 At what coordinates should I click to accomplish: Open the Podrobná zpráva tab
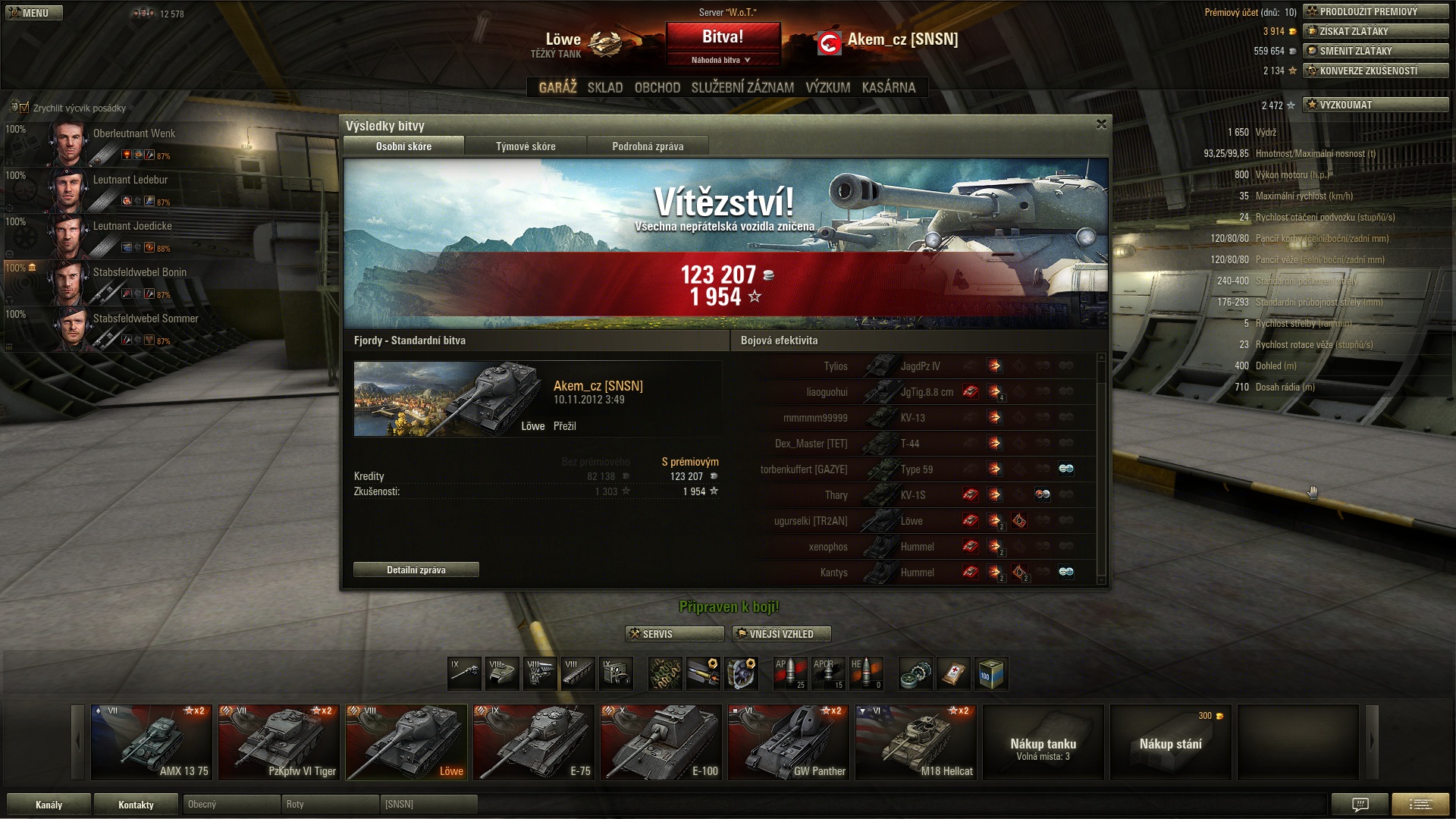[x=648, y=146]
